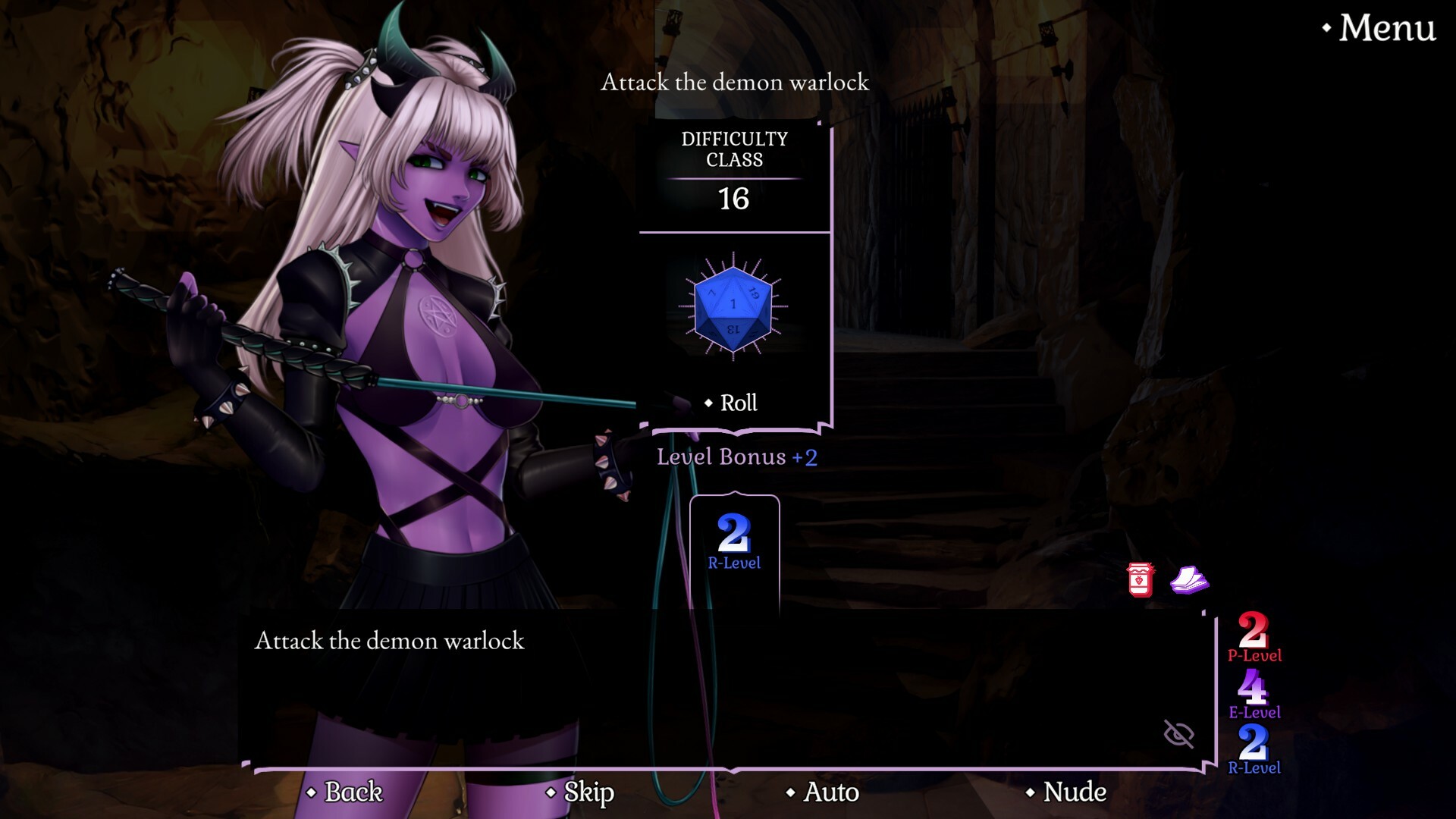Click the Level Bonus +2 label

(x=733, y=457)
